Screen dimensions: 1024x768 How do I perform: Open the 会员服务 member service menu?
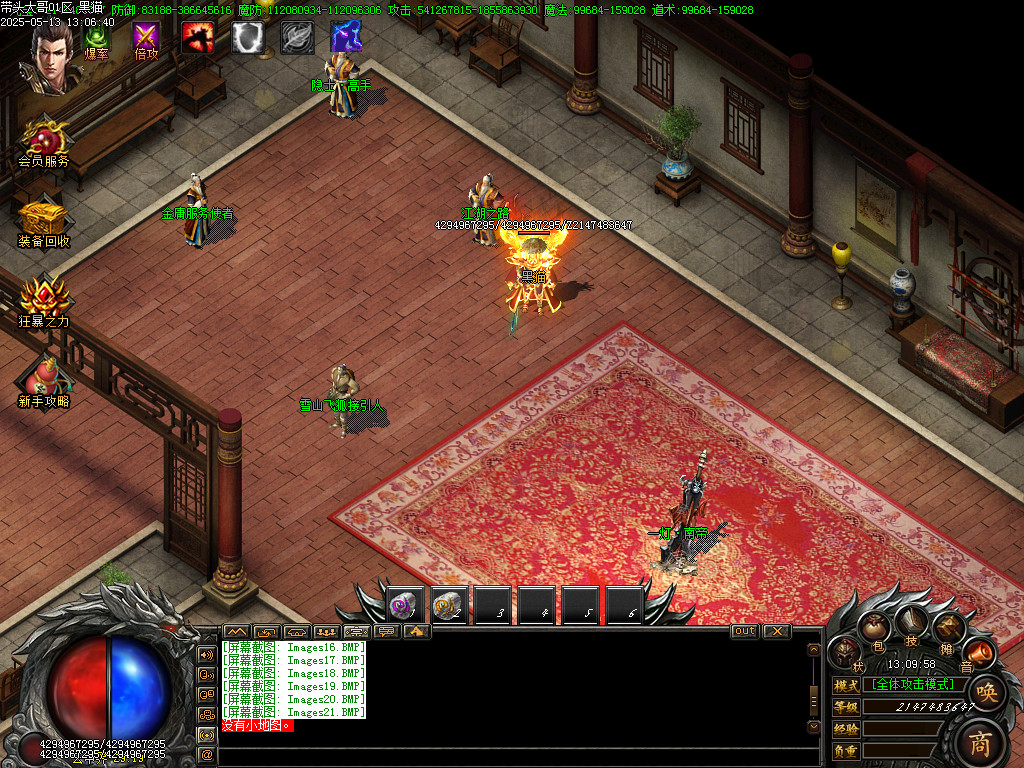pyautogui.click(x=44, y=141)
